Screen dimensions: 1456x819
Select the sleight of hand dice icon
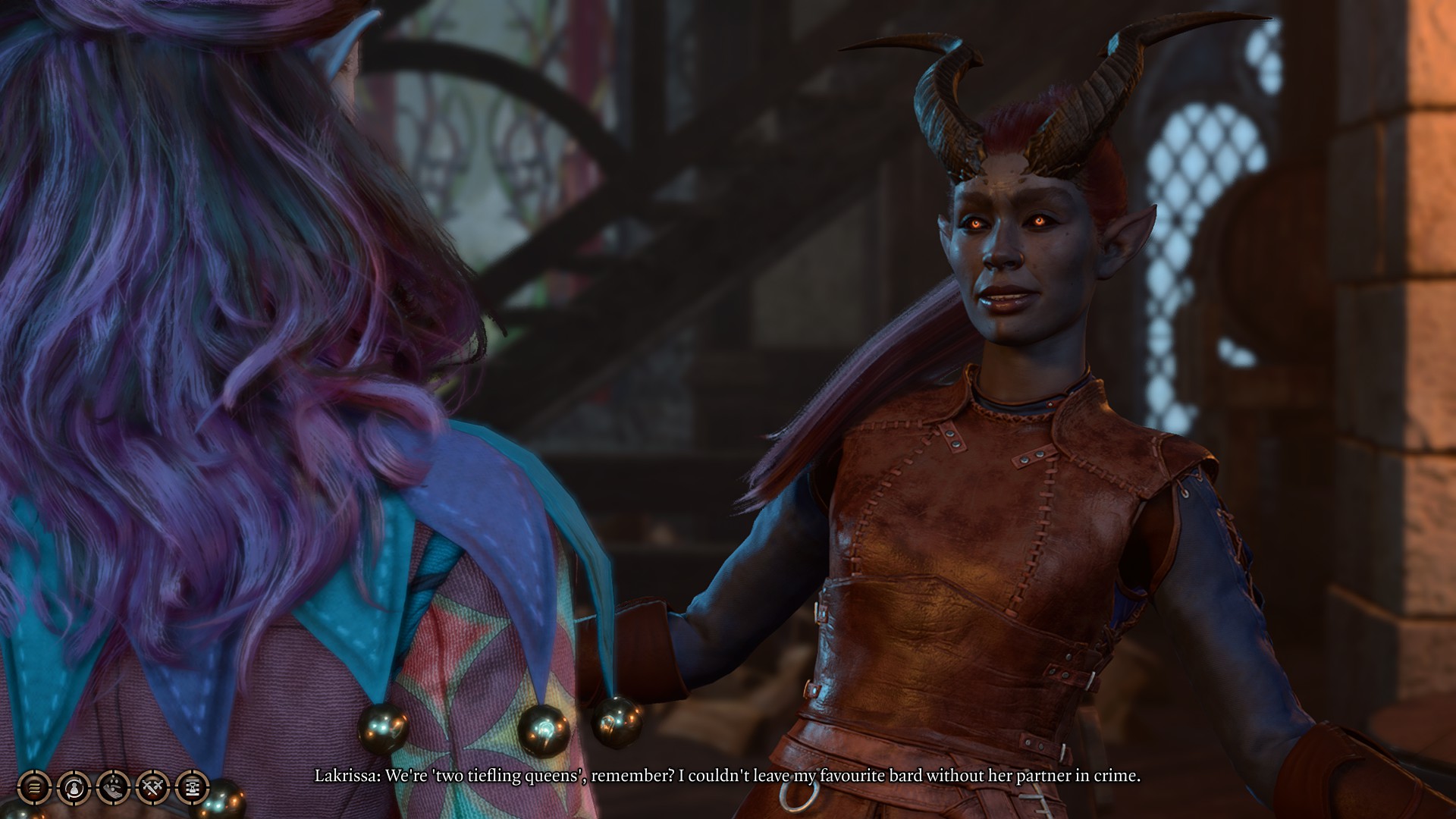point(114,789)
